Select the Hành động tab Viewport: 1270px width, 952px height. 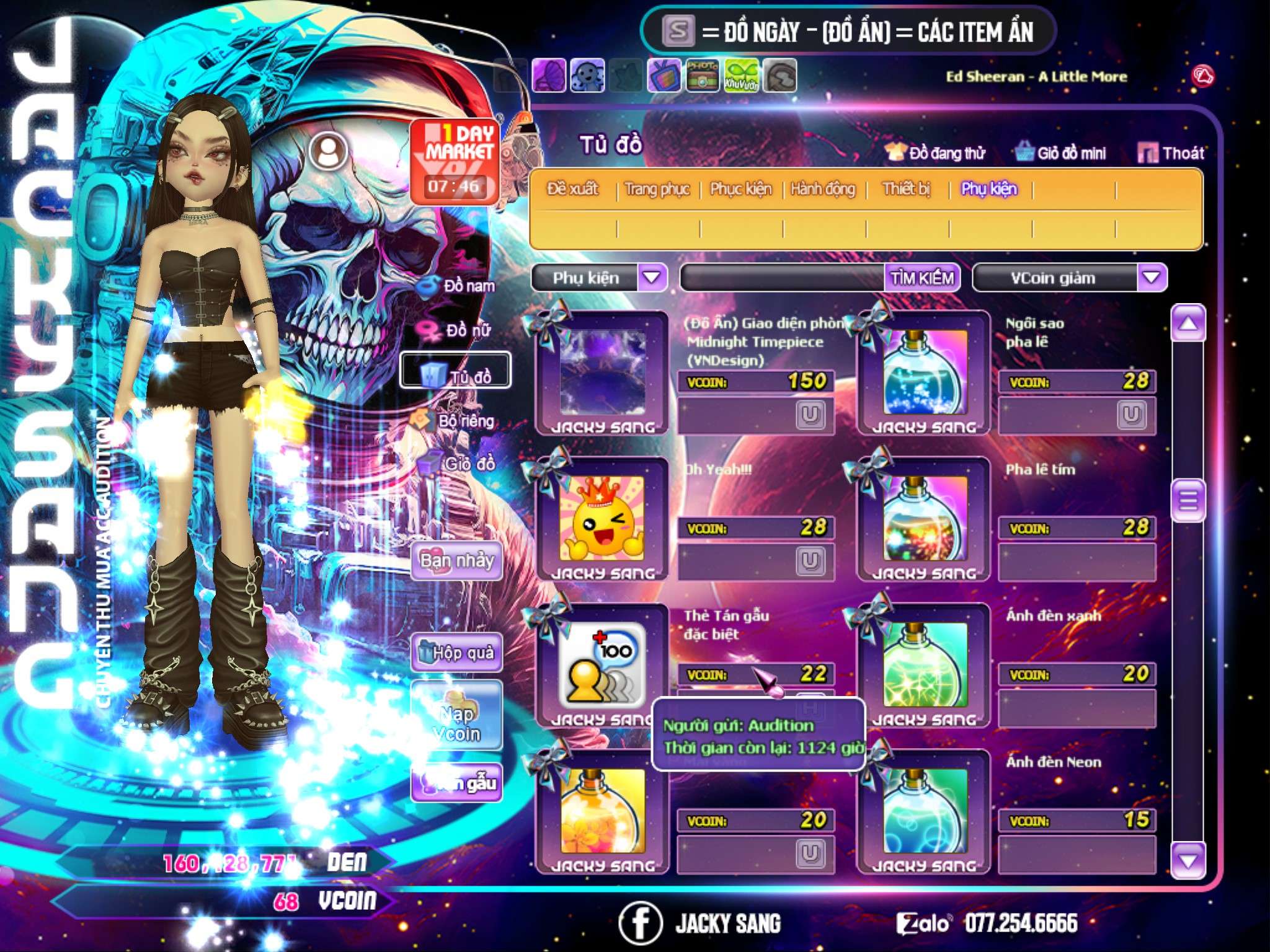(x=822, y=189)
